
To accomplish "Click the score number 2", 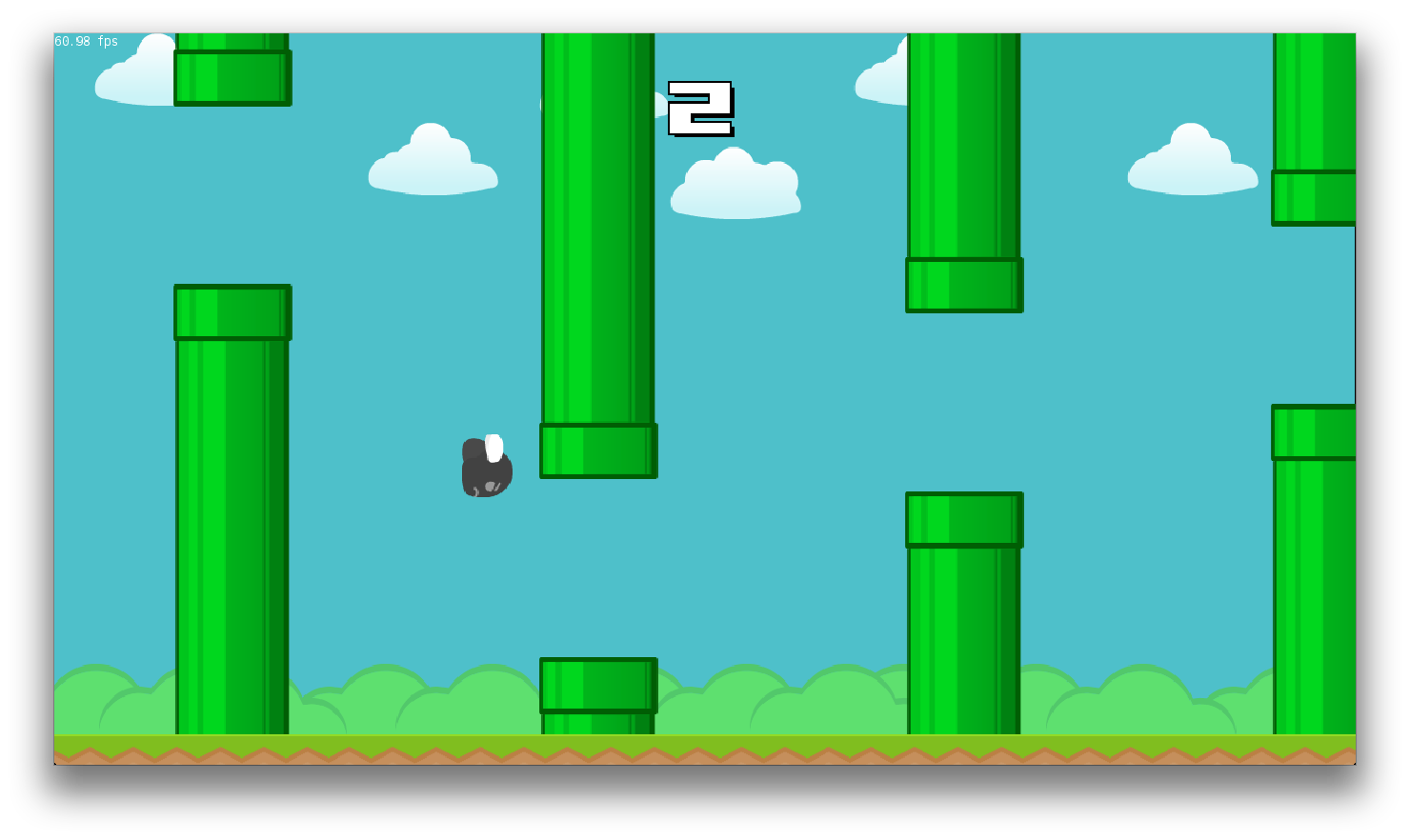I will pyautogui.click(x=700, y=110).
